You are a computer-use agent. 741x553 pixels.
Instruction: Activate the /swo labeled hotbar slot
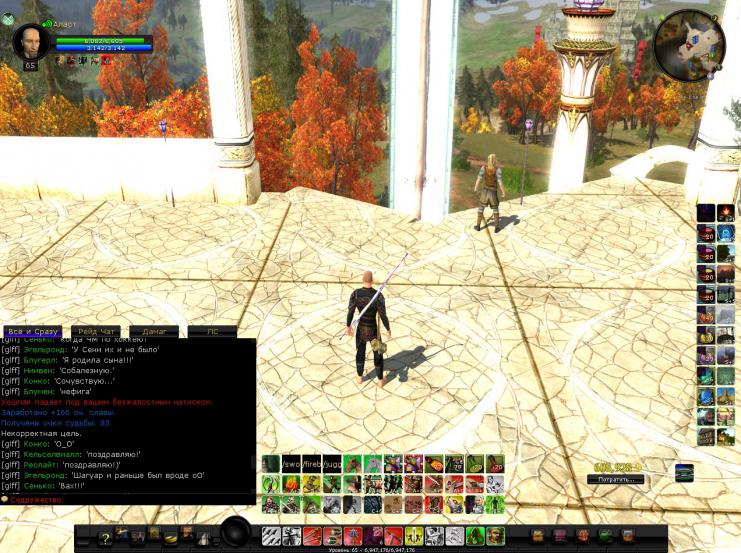click(291, 464)
